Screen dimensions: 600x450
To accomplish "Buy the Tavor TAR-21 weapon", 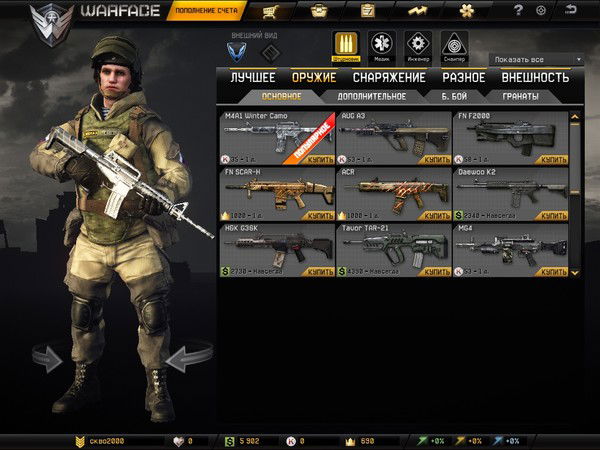I will 437,271.
